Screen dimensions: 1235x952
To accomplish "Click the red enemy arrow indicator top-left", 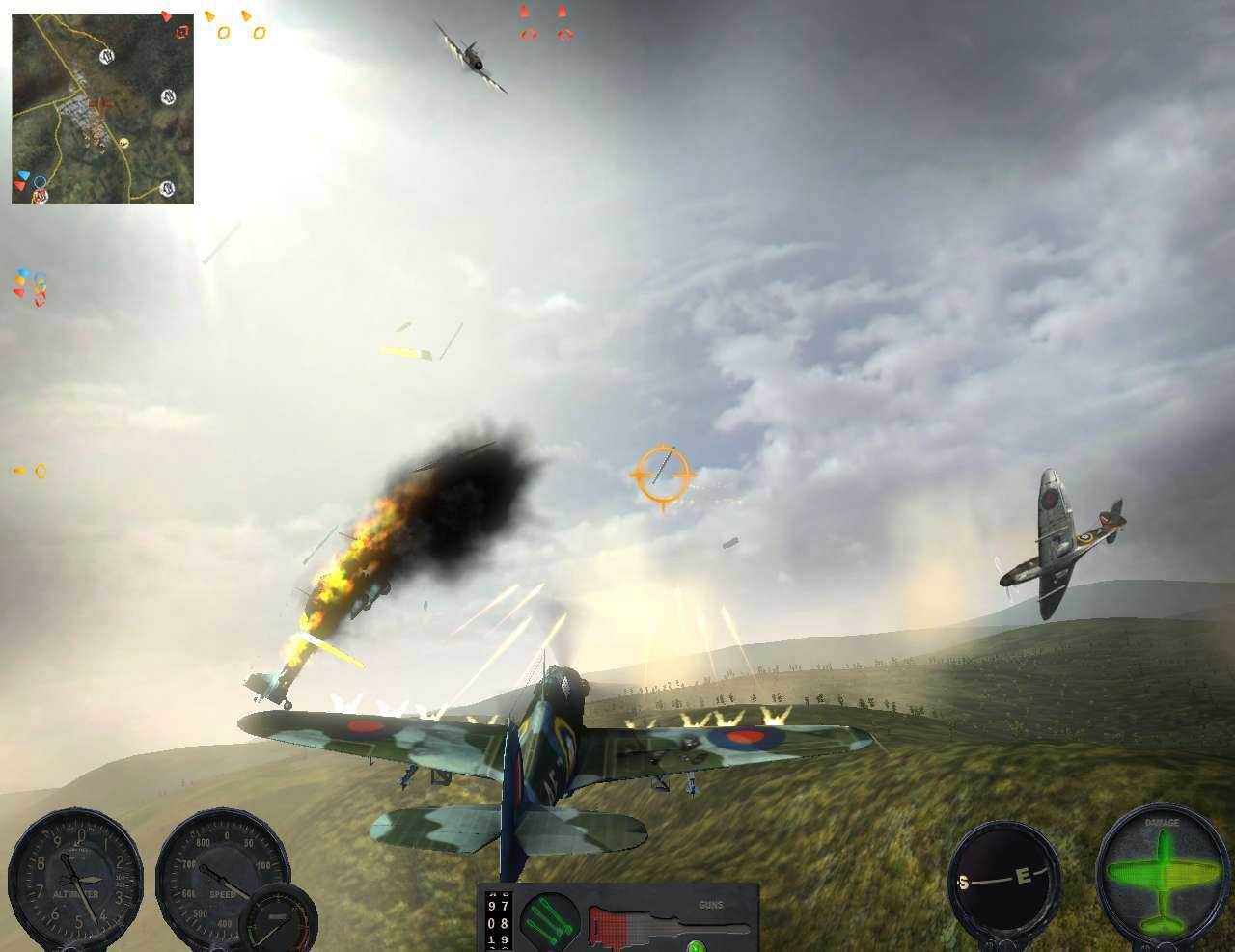I will [167, 17].
